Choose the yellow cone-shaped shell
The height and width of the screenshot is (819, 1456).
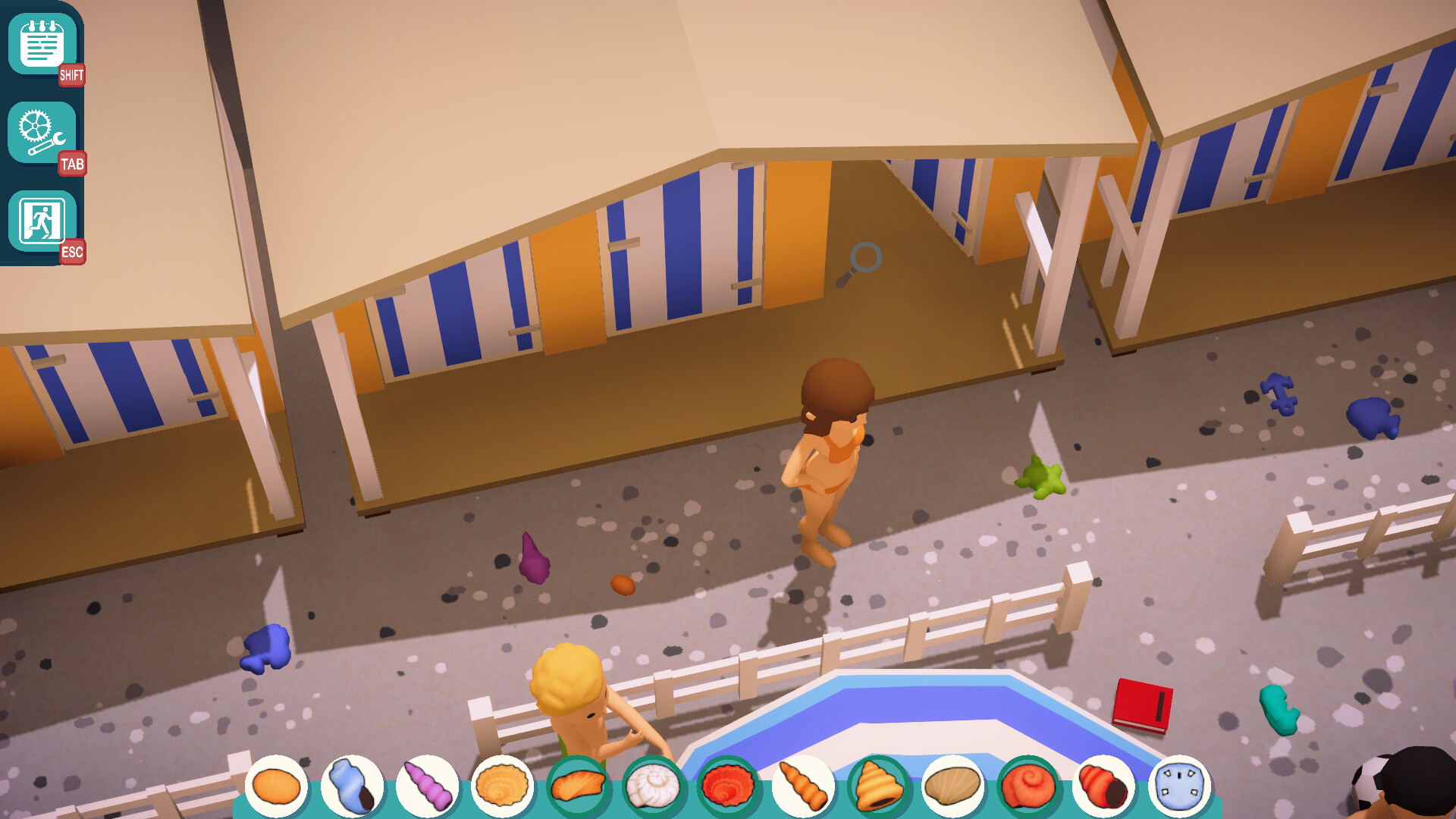pos(877,786)
